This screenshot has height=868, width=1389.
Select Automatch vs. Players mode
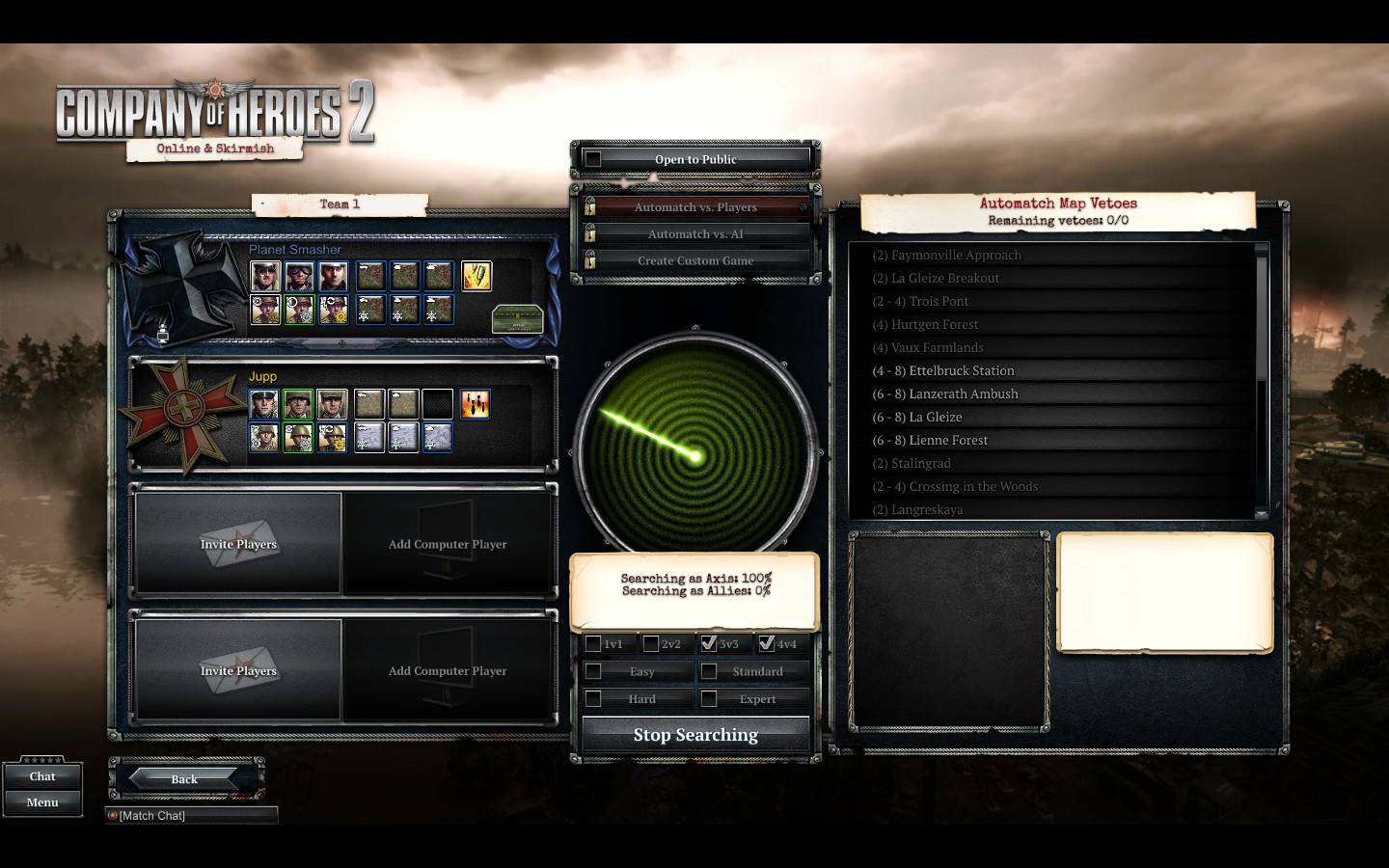pos(694,207)
